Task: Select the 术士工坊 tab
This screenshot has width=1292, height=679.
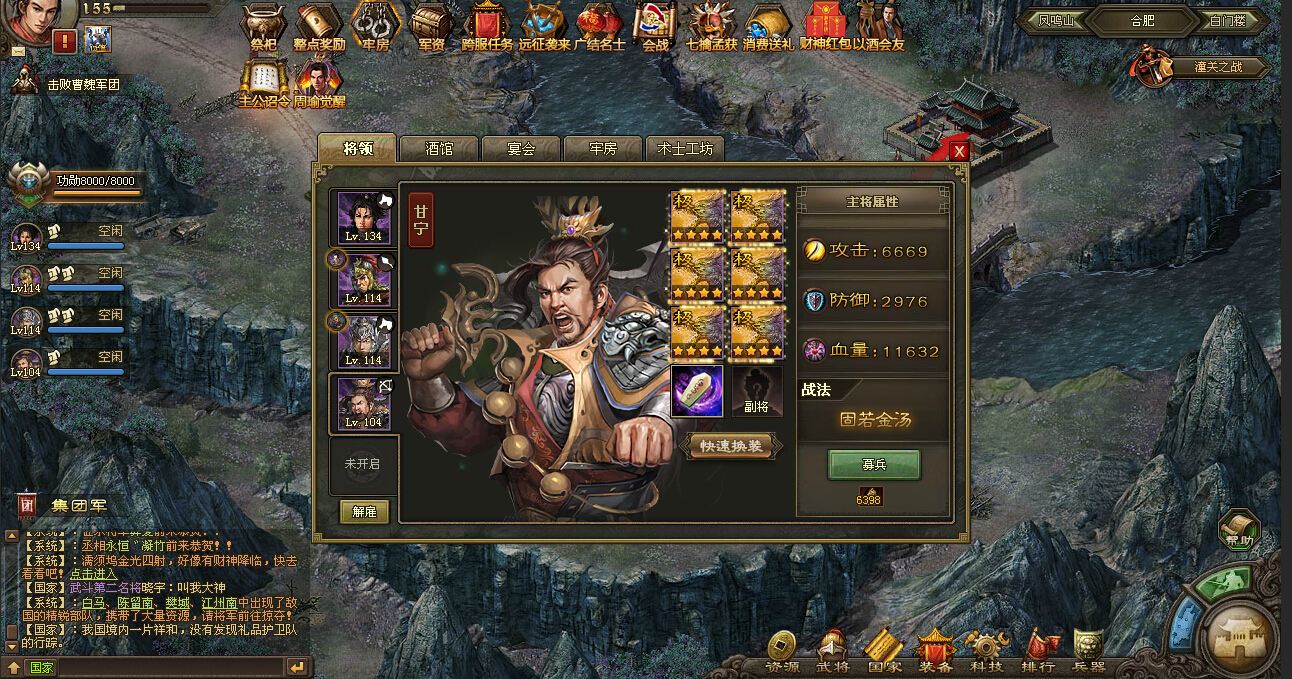Action: click(x=685, y=149)
